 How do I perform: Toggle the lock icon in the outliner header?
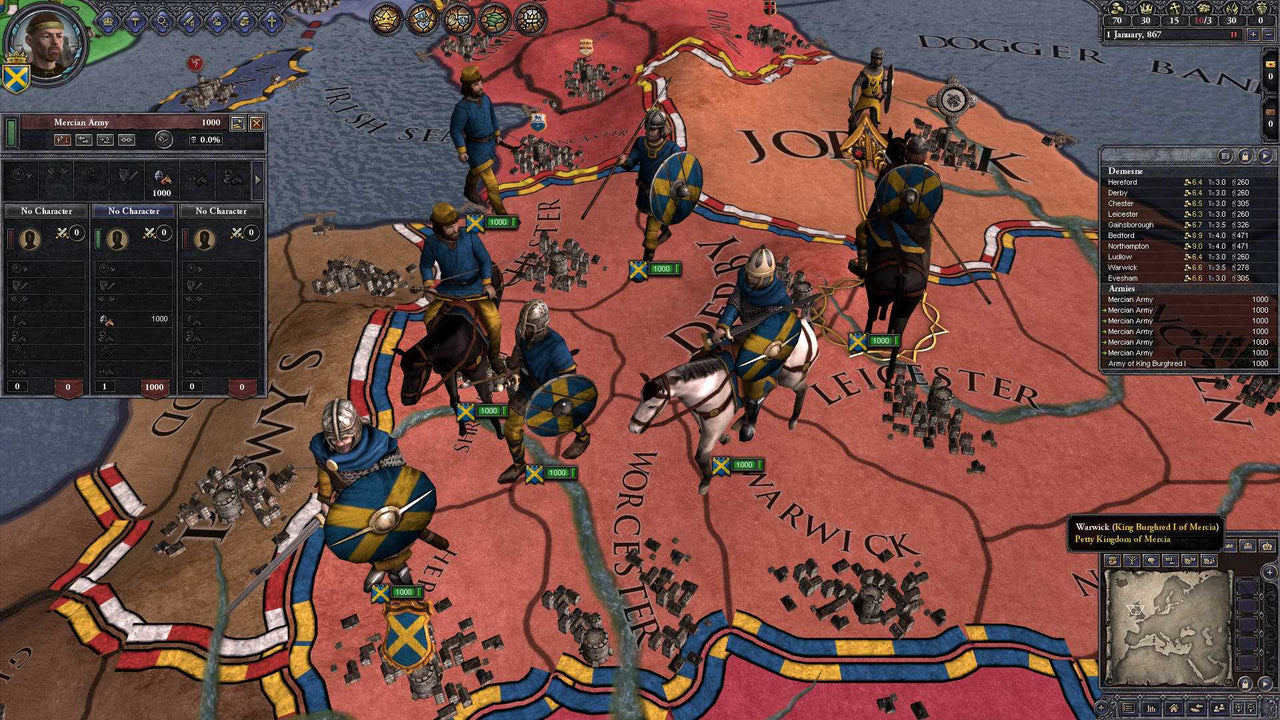1245,156
